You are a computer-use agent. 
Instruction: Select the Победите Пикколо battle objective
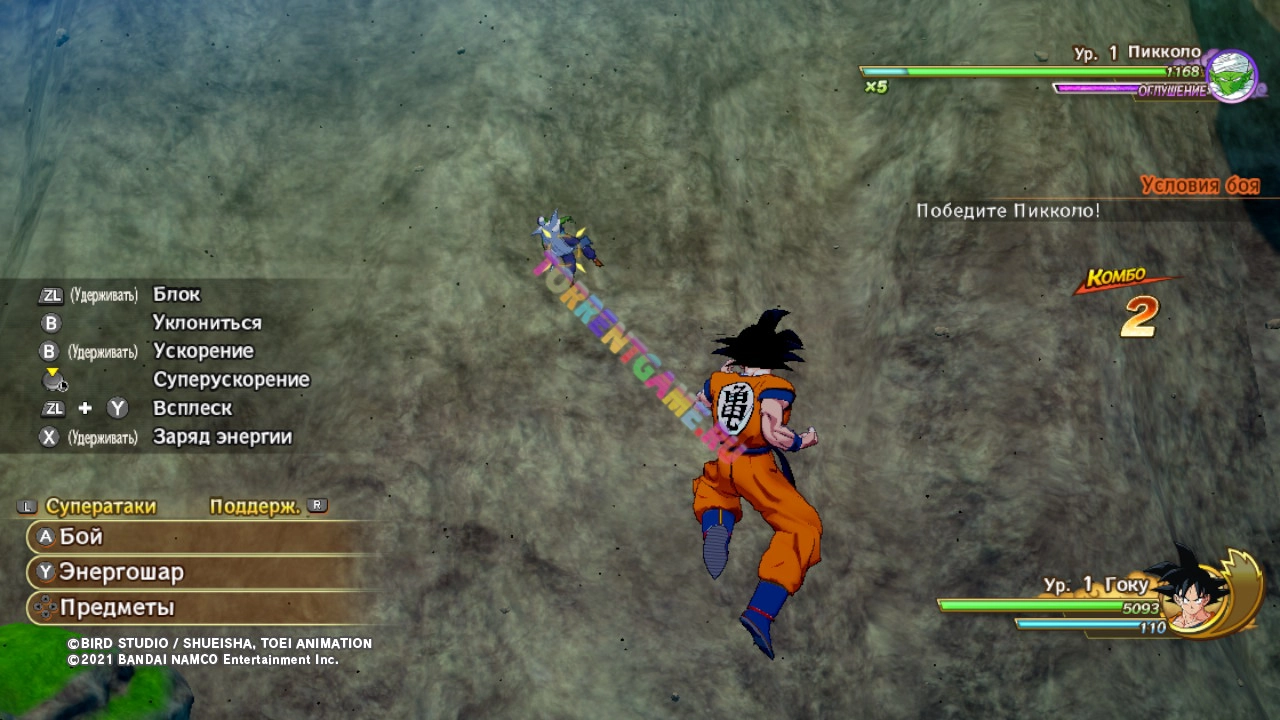(1008, 211)
